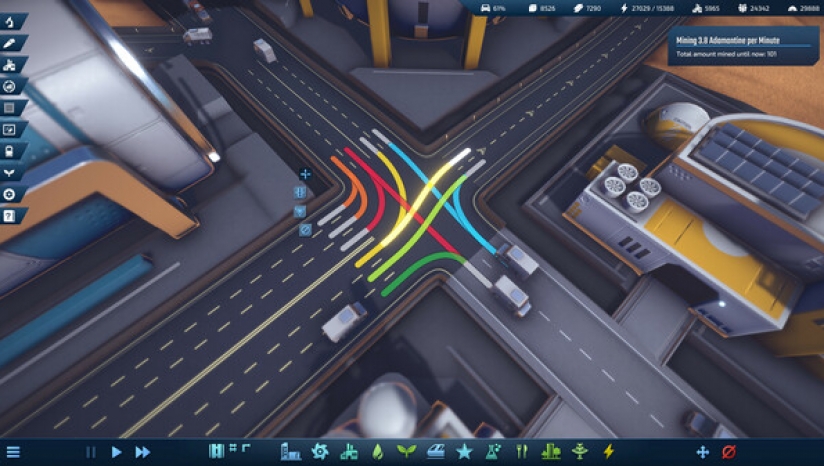Open the hamburger main menu

click(13, 452)
